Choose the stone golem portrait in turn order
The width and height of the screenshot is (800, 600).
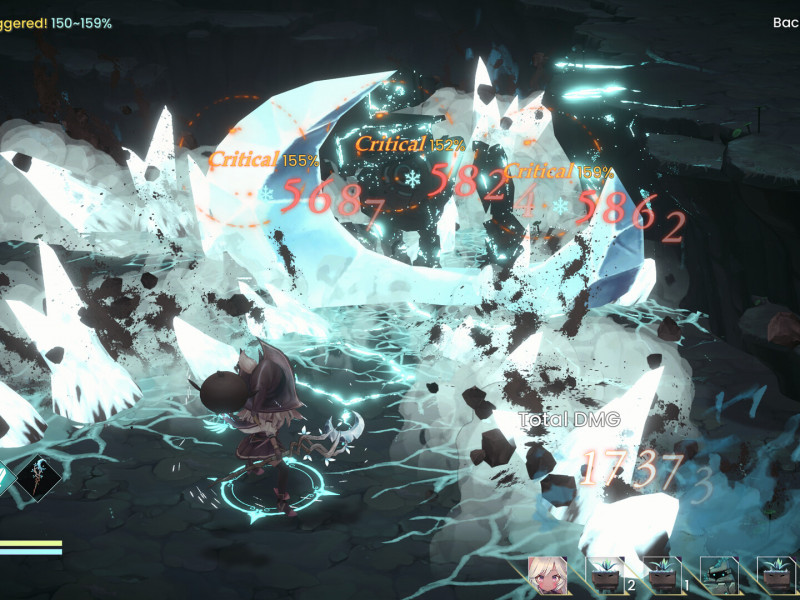720,575
